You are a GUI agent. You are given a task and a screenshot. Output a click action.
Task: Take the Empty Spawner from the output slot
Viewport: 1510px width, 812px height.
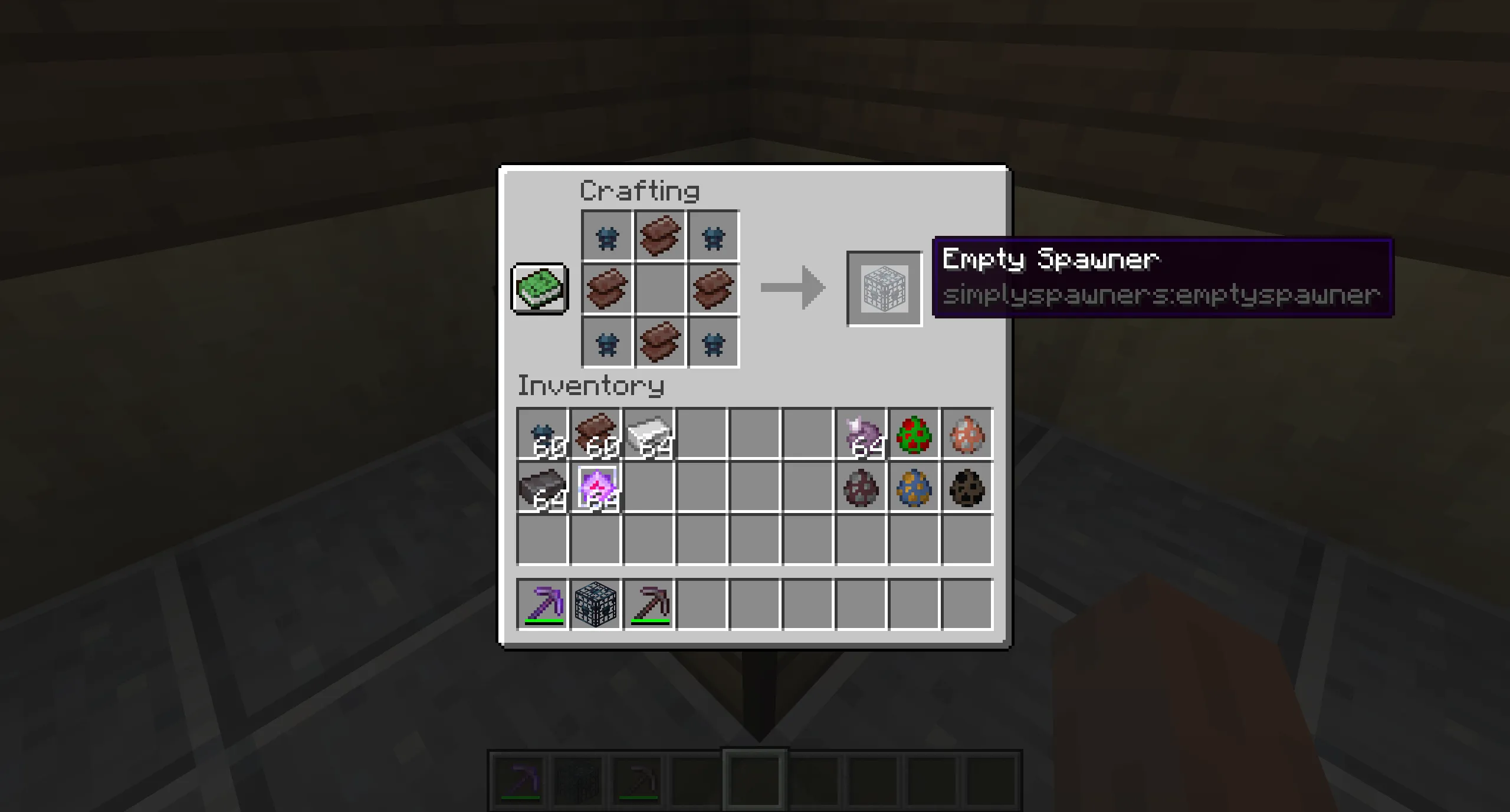(x=883, y=288)
